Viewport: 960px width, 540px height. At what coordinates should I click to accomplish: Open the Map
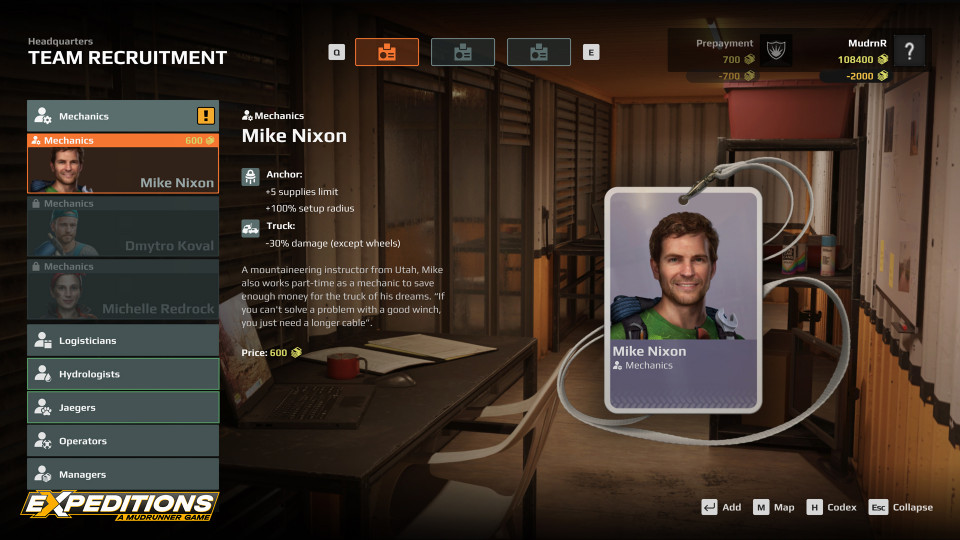click(774, 507)
